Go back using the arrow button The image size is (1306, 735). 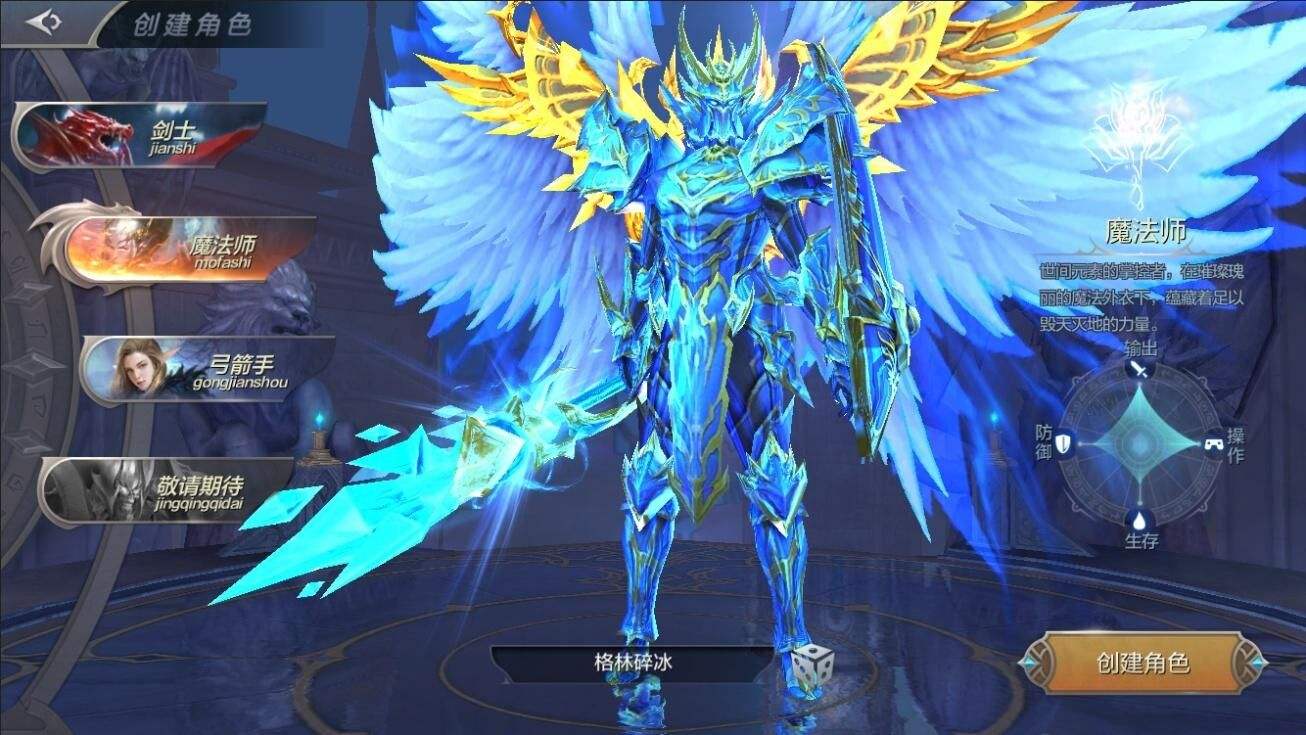click(43, 22)
